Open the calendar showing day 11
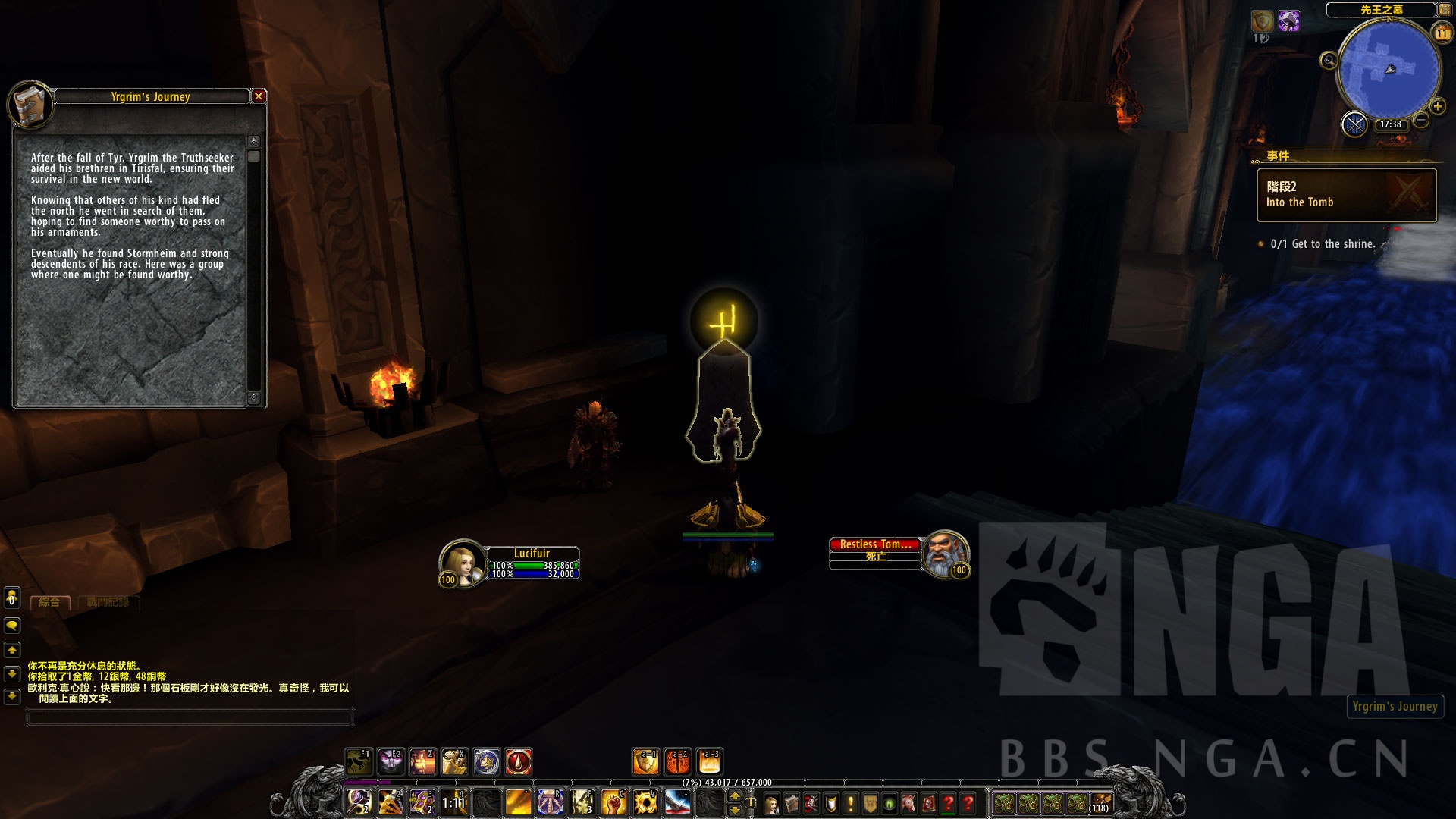Viewport: 1456px width, 819px height. point(1442,33)
